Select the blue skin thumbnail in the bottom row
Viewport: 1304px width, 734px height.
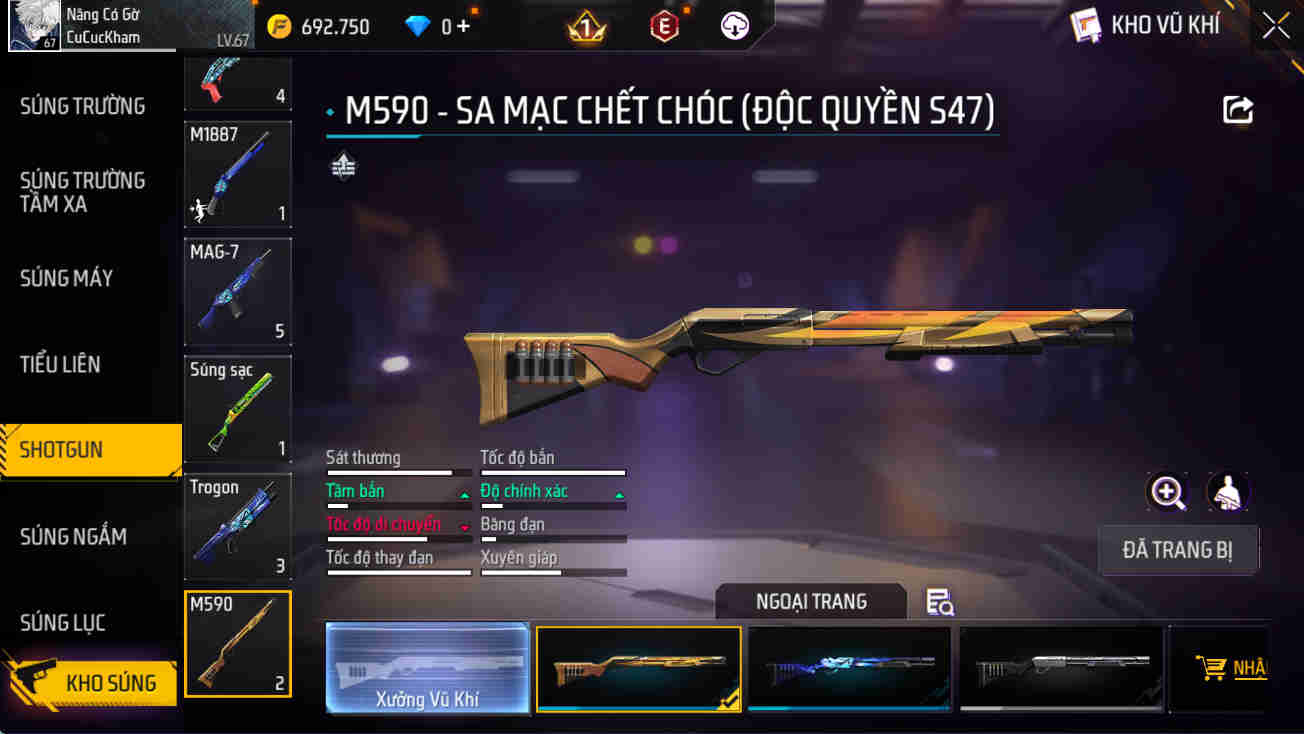[849, 667]
